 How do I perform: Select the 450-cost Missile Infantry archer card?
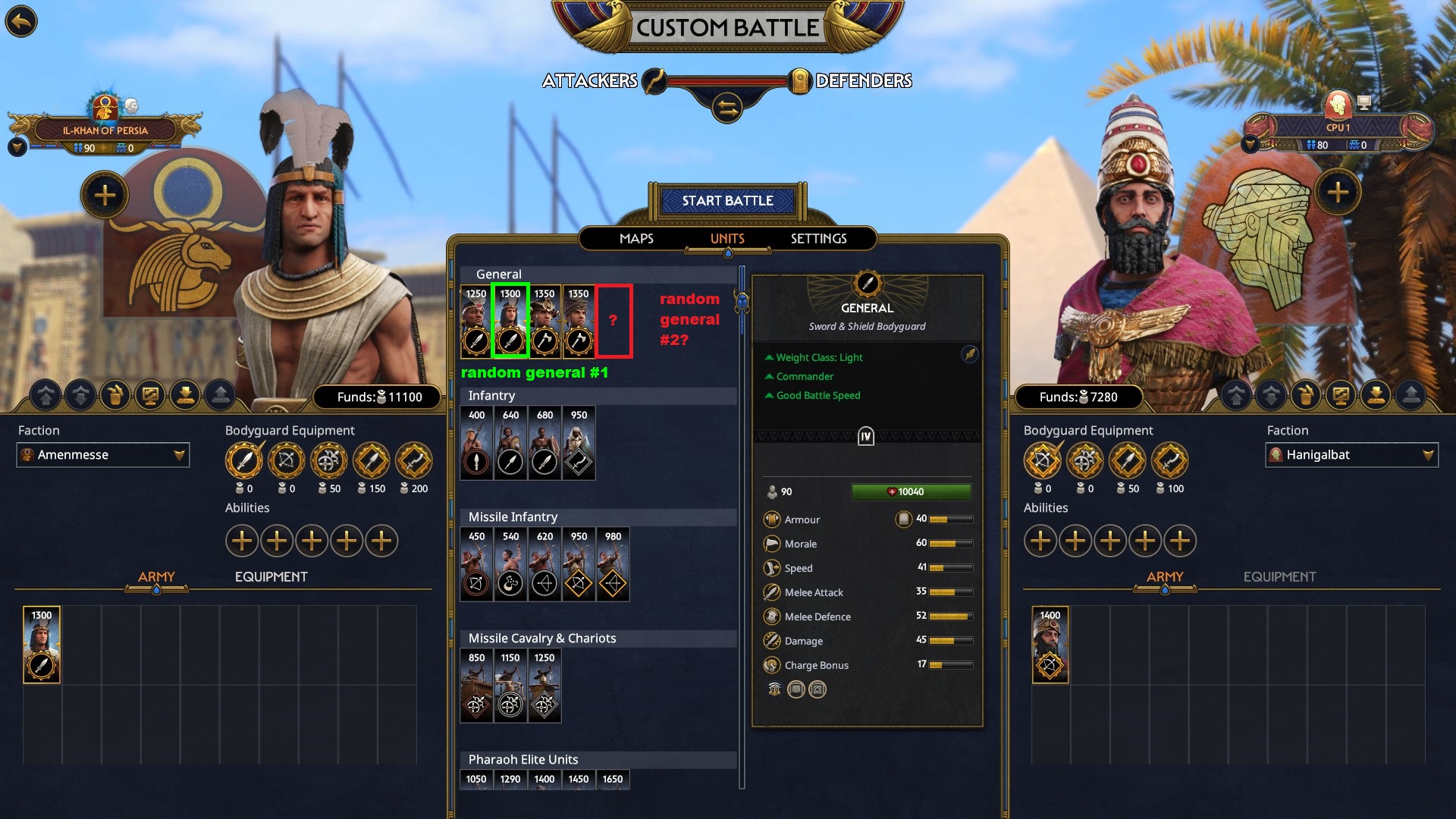pos(476,564)
